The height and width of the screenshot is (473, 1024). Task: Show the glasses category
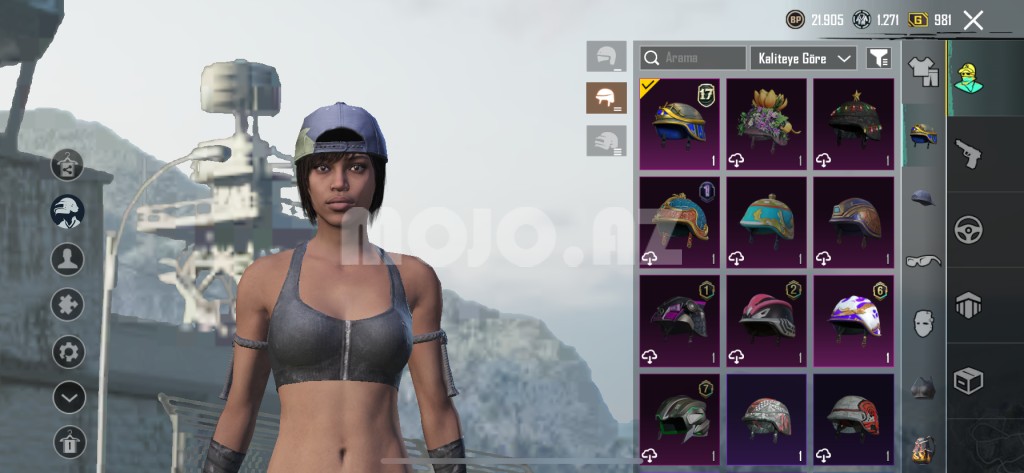pyautogui.click(x=923, y=261)
